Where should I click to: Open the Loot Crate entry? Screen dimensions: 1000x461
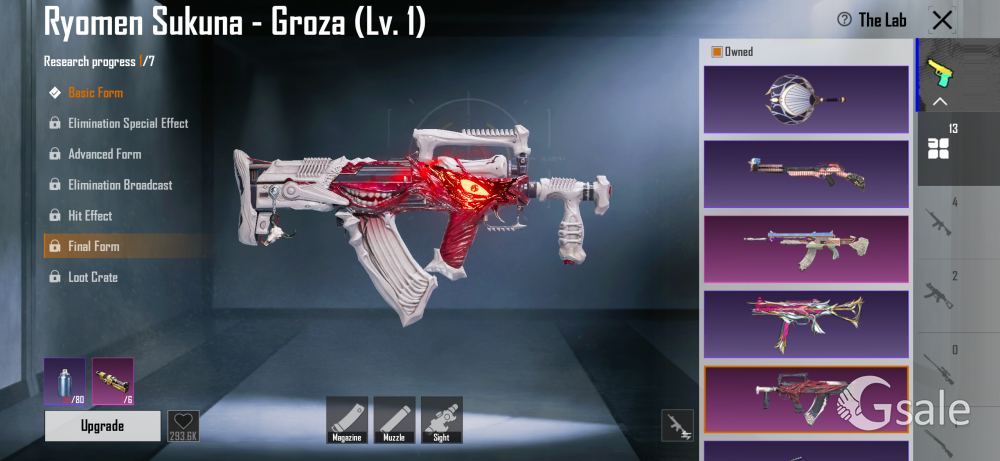pyautogui.click(x=92, y=277)
